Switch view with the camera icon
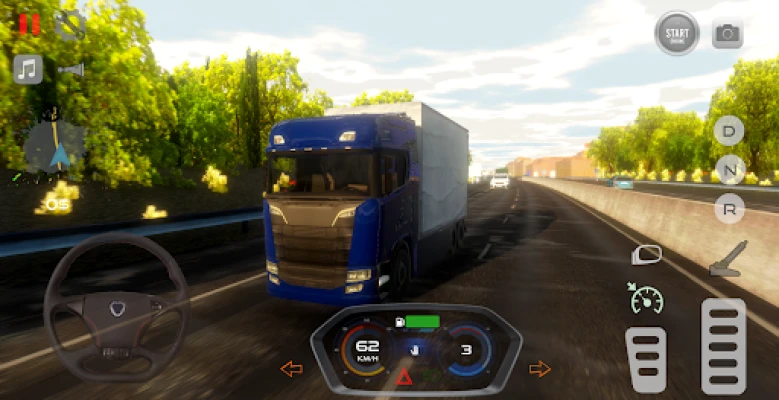Screen dimensions: 779x400 pyautogui.click(x=727, y=34)
